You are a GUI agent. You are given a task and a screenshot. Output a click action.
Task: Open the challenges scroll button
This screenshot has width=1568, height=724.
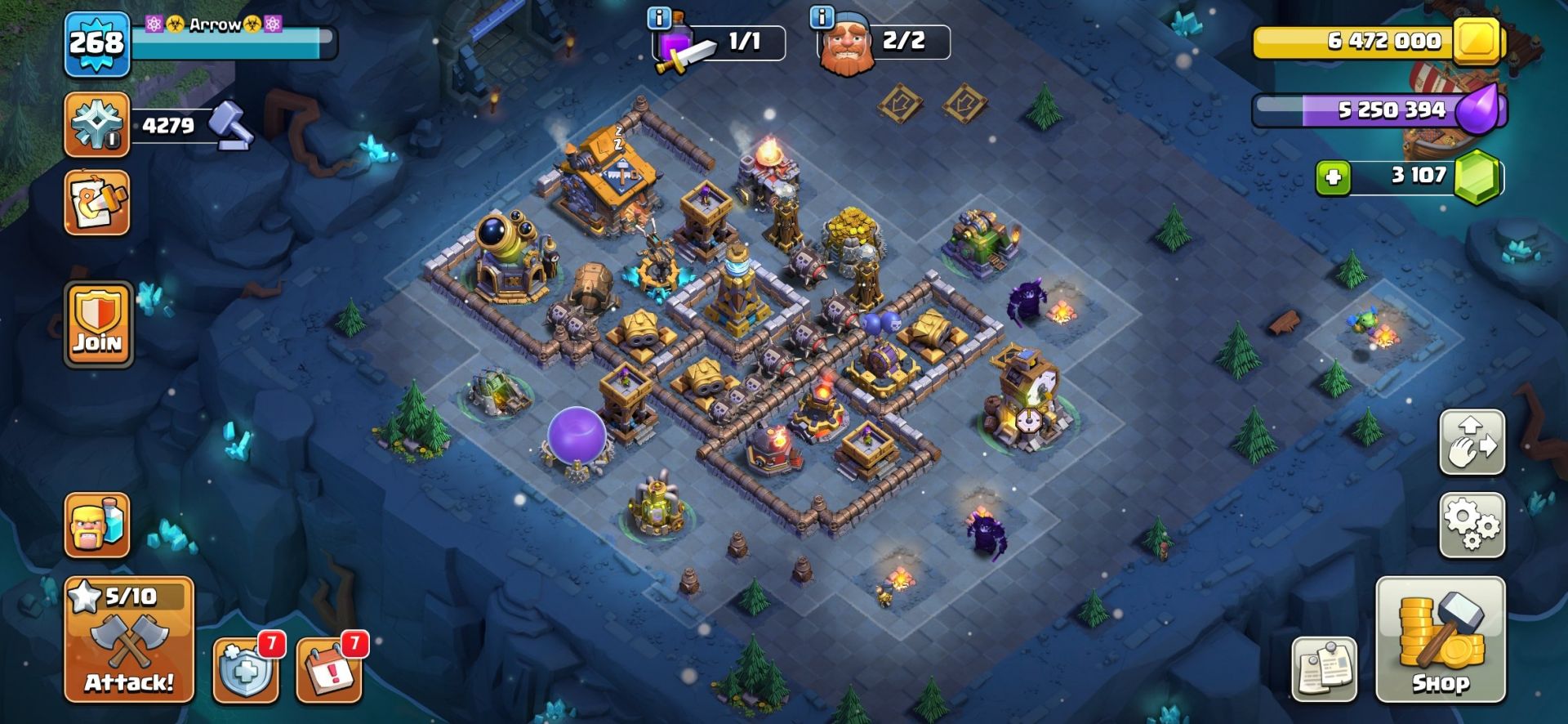pyautogui.click(x=97, y=203)
